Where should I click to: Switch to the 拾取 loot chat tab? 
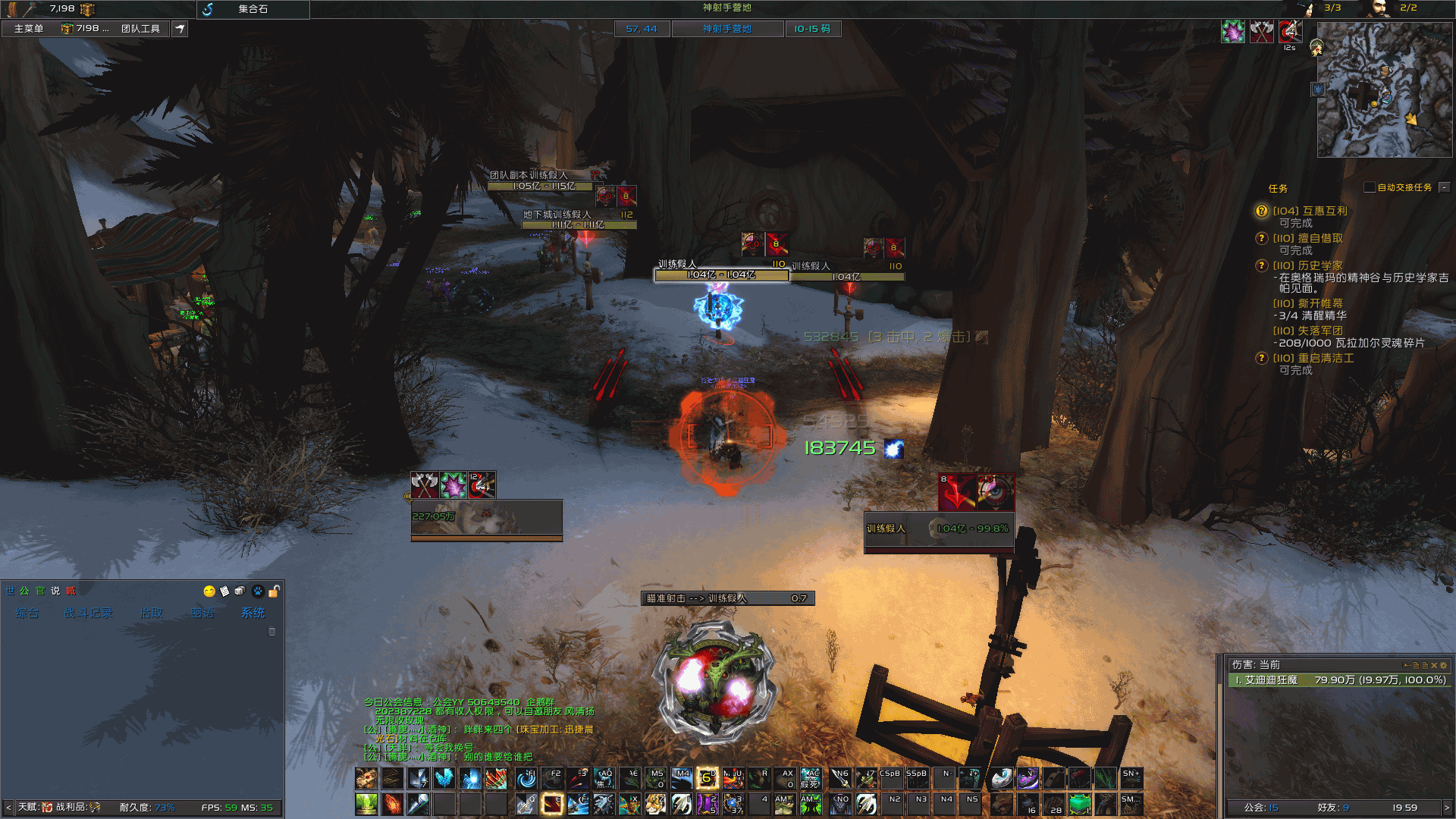click(151, 613)
